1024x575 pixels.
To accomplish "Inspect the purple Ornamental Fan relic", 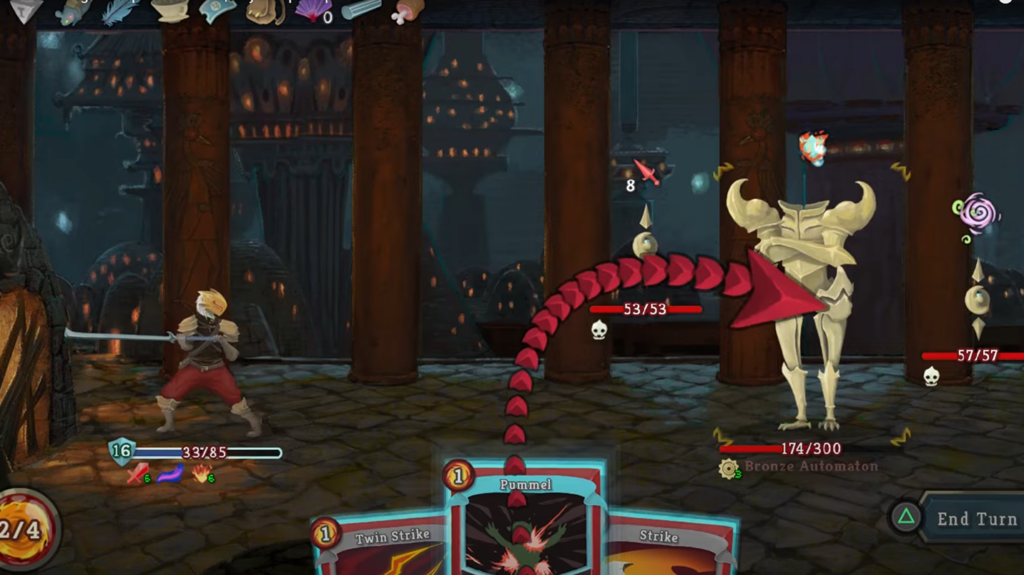I will [x=313, y=10].
